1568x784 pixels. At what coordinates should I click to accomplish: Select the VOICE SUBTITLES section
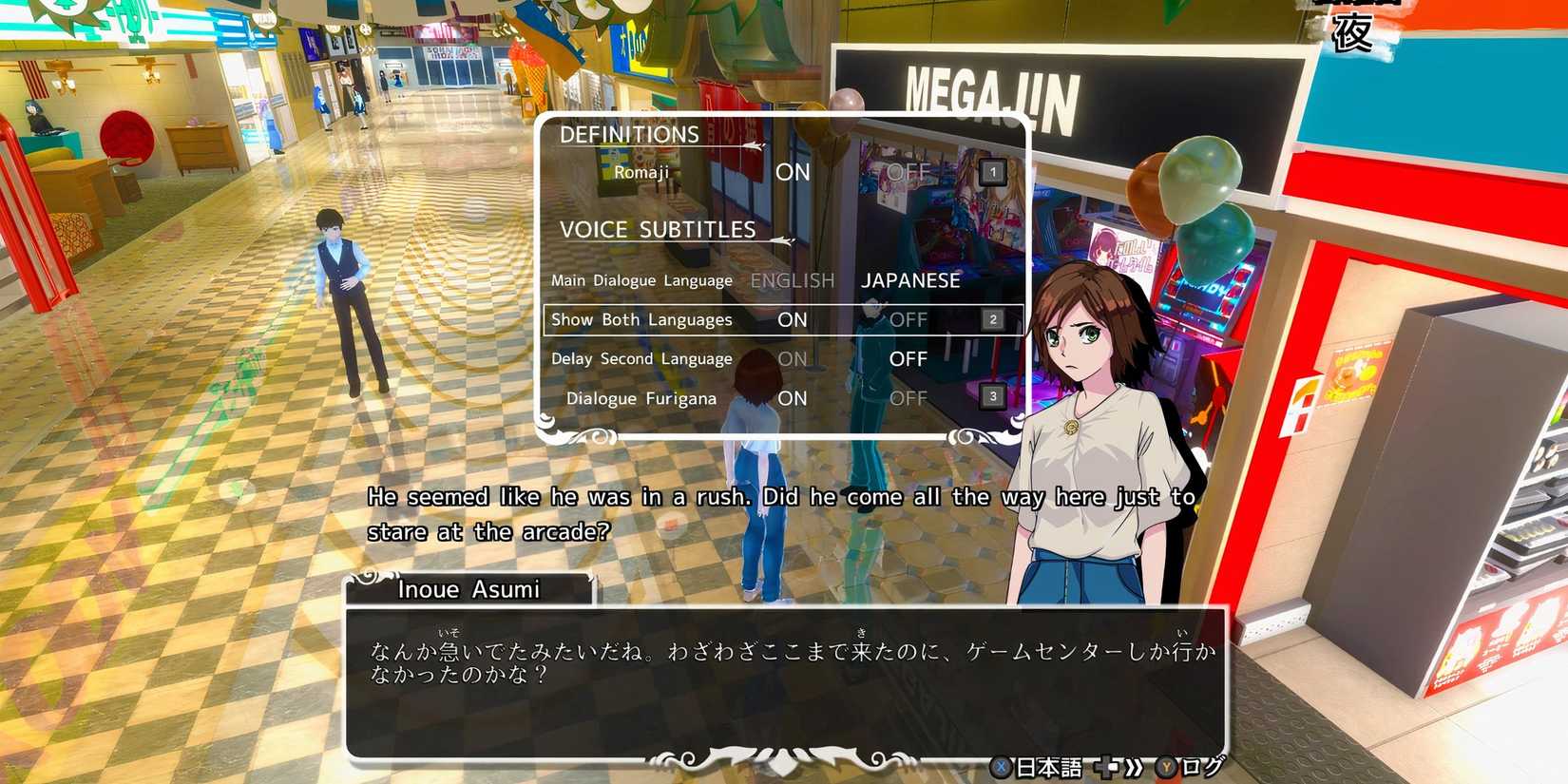tap(658, 228)
